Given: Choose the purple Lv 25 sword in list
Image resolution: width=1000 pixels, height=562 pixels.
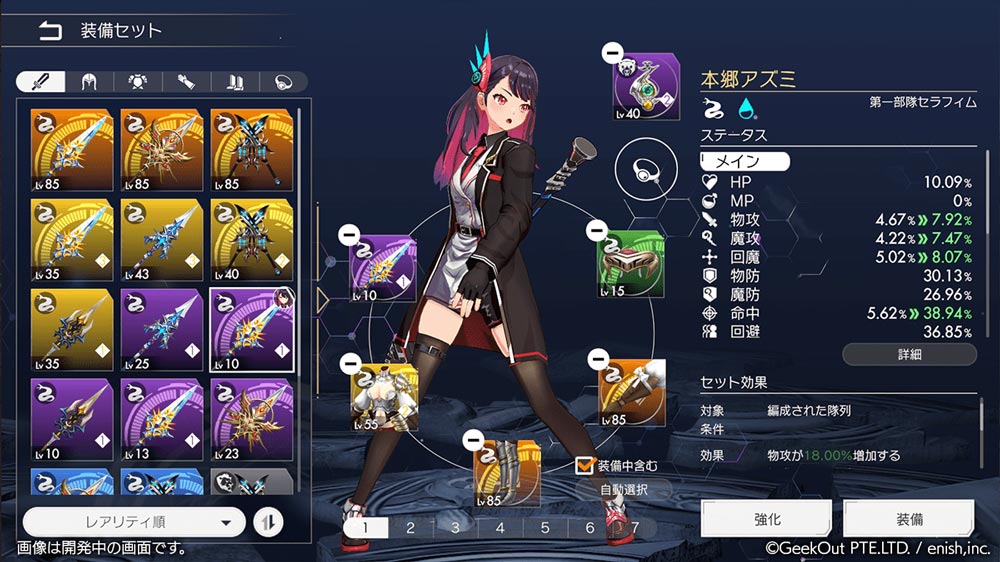Looking at the screenshot, I should (x=162, y=330).
